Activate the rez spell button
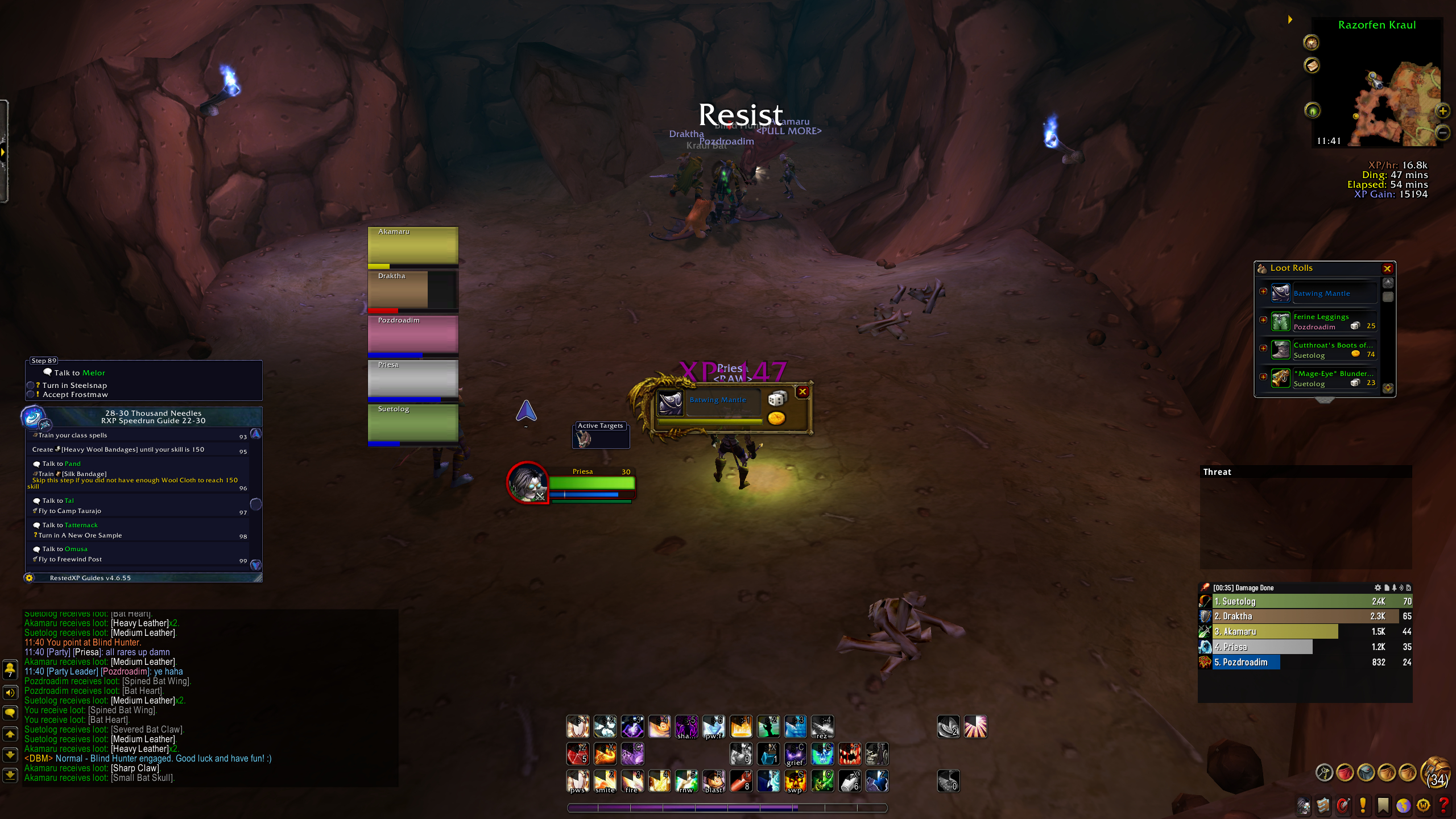The image size is (1456, 819). pos(822,727)
